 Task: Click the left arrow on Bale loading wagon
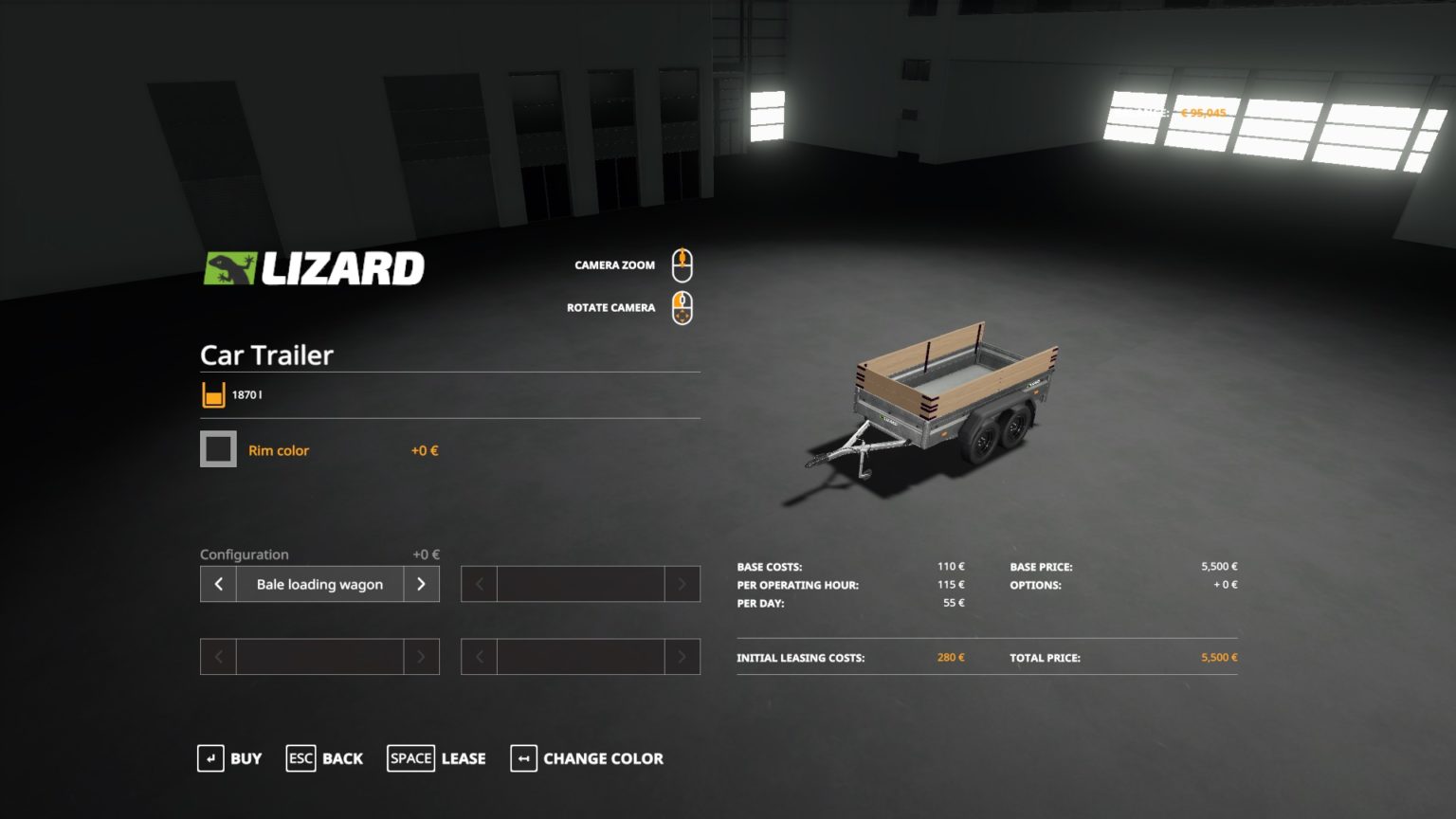pyautogui.click(x=217, y=584)
